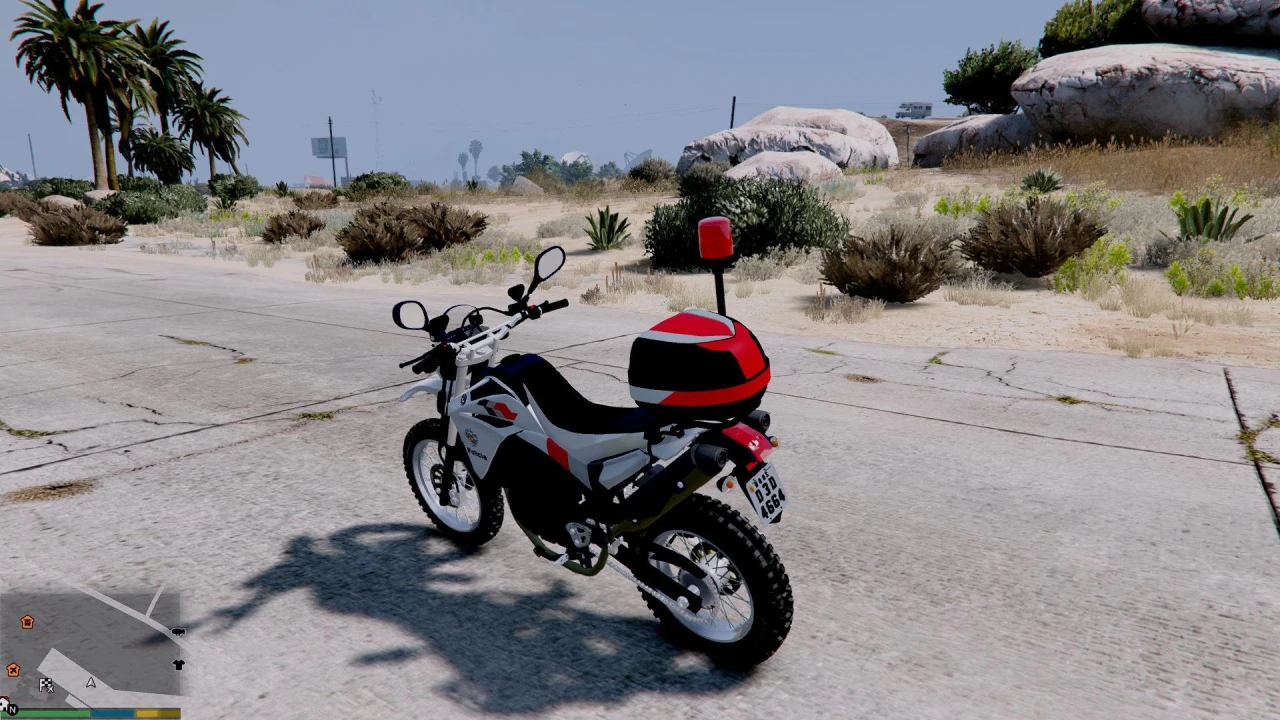
Task: Click the license plate D3D 4664
Action: click(x=770, y=495)
